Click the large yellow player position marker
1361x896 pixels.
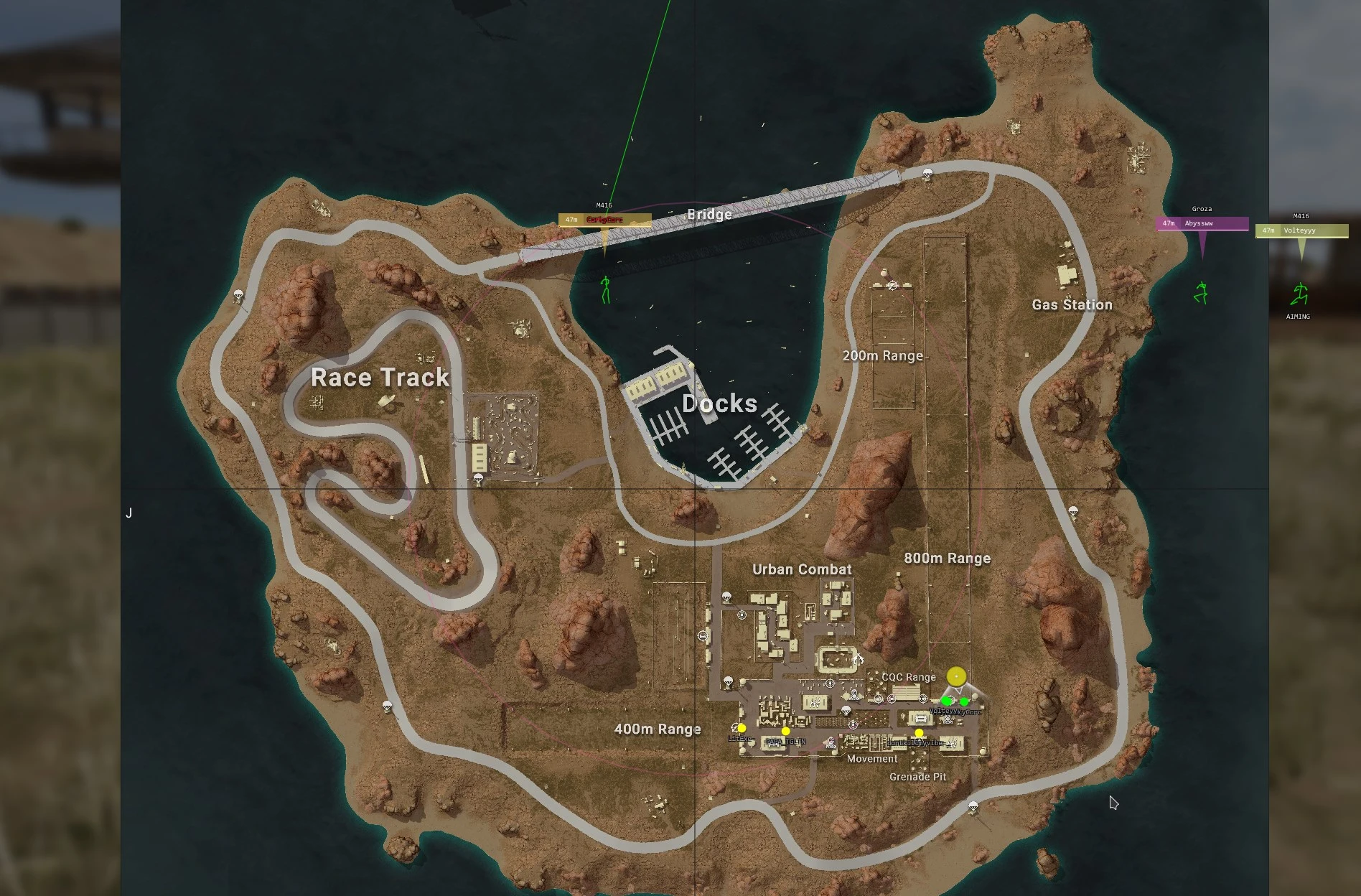pyautogui.click(x=956, y=676)
